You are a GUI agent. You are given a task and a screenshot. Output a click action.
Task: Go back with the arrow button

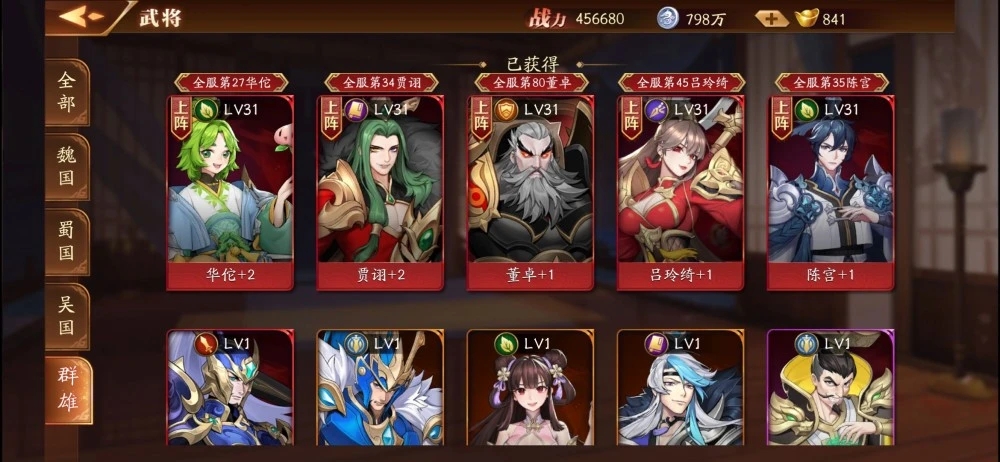tap(81, 17)
